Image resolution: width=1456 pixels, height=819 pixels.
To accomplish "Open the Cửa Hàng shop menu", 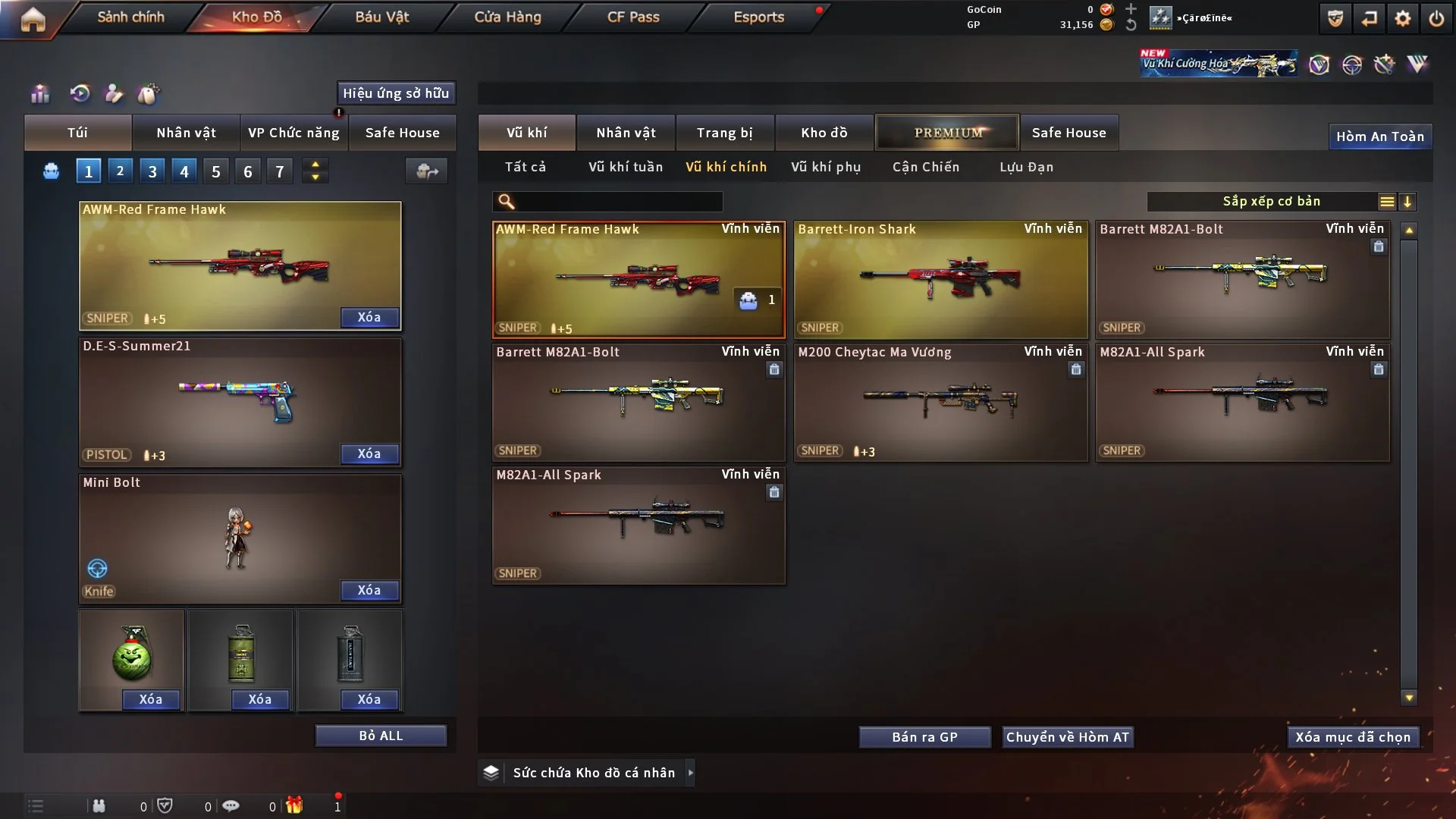I will point(507,17).
